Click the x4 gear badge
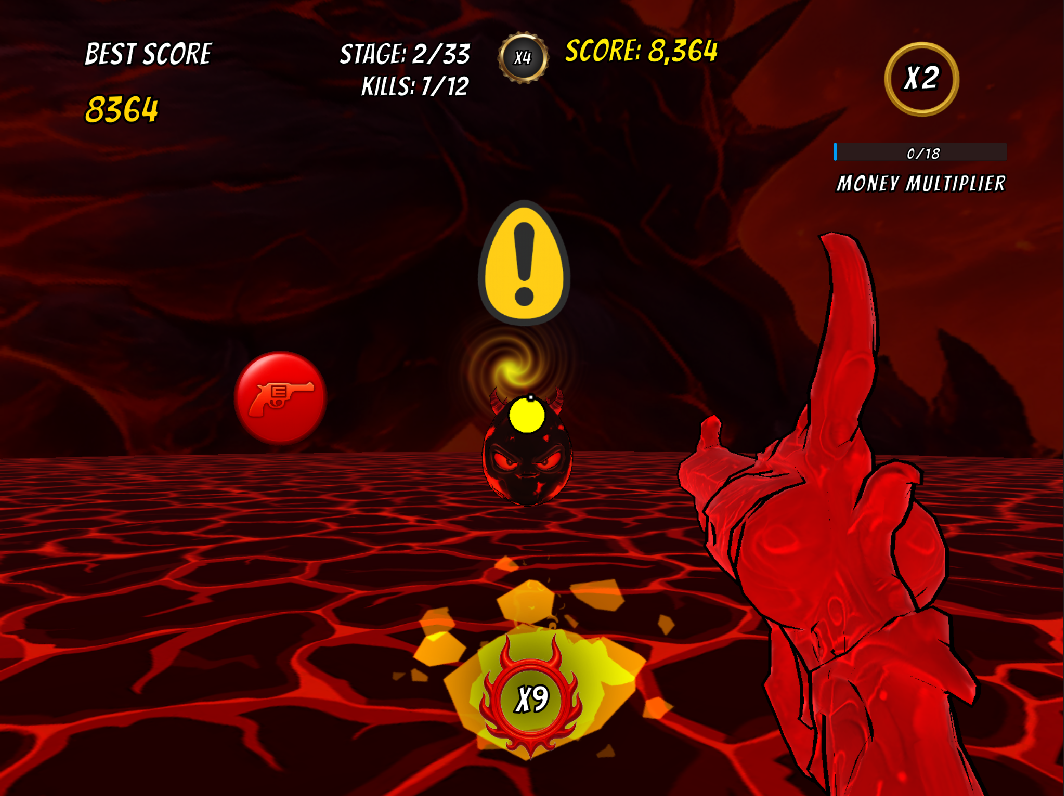 [523, 58]
